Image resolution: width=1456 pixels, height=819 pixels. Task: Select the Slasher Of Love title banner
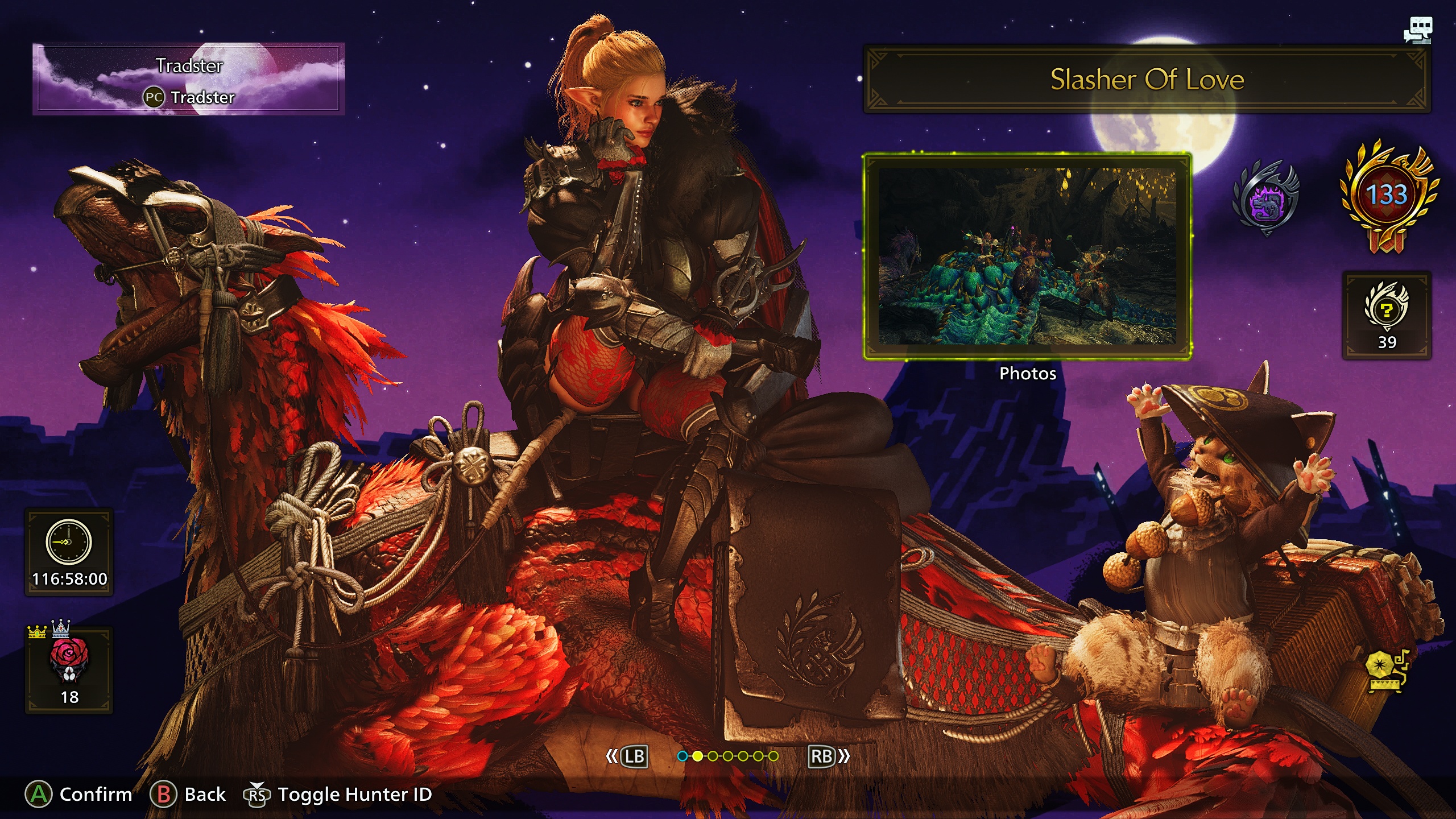click(x=1147, y=79)
